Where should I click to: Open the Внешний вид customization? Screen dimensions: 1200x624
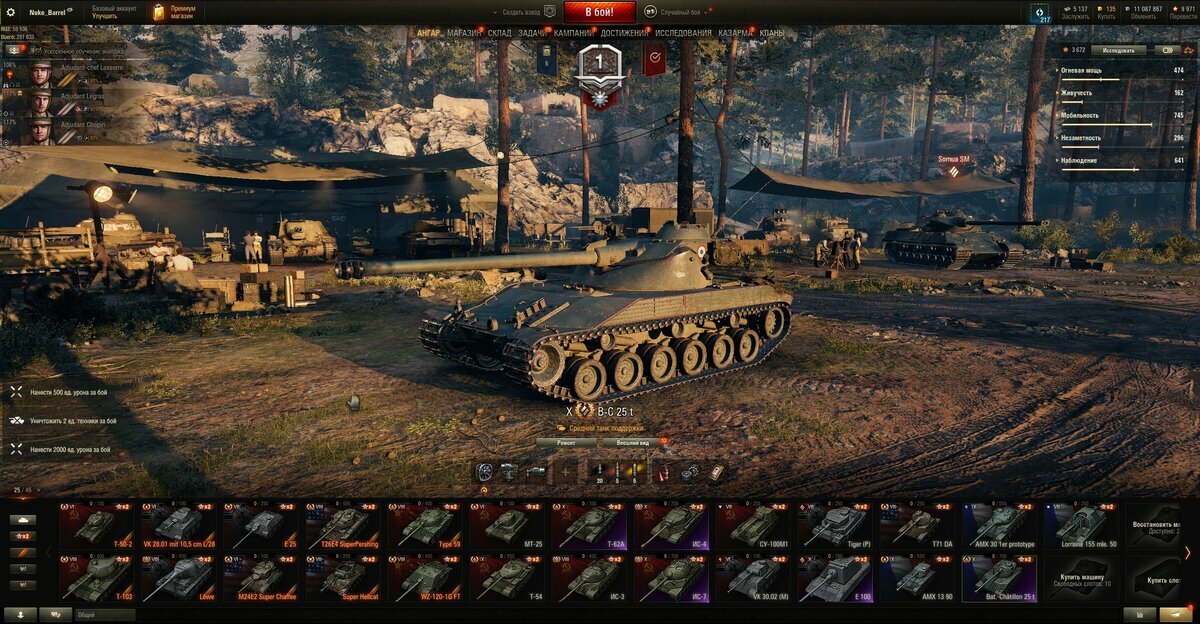click(633, 441)
